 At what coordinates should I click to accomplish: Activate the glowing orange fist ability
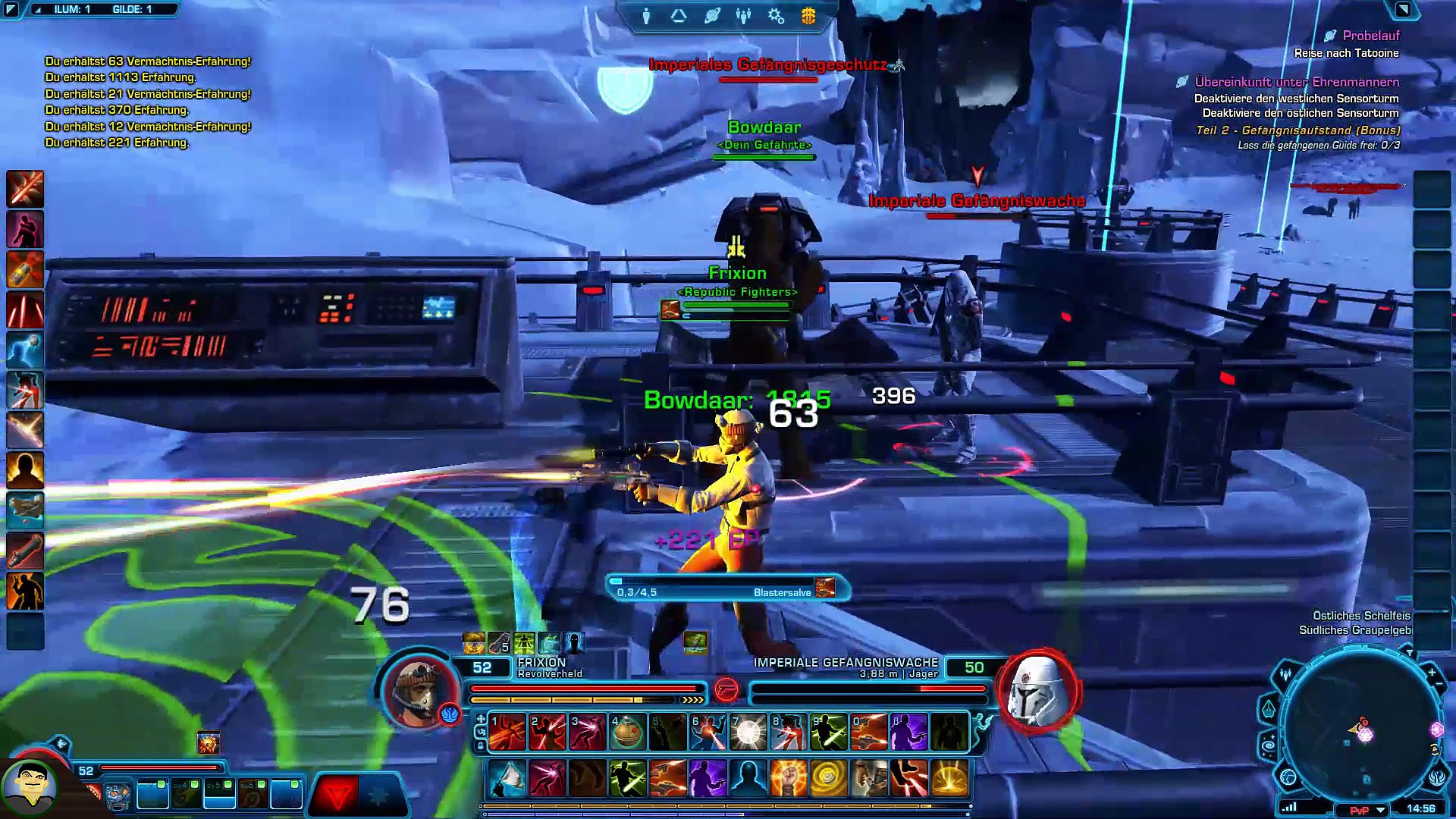(x=788, y=779)
